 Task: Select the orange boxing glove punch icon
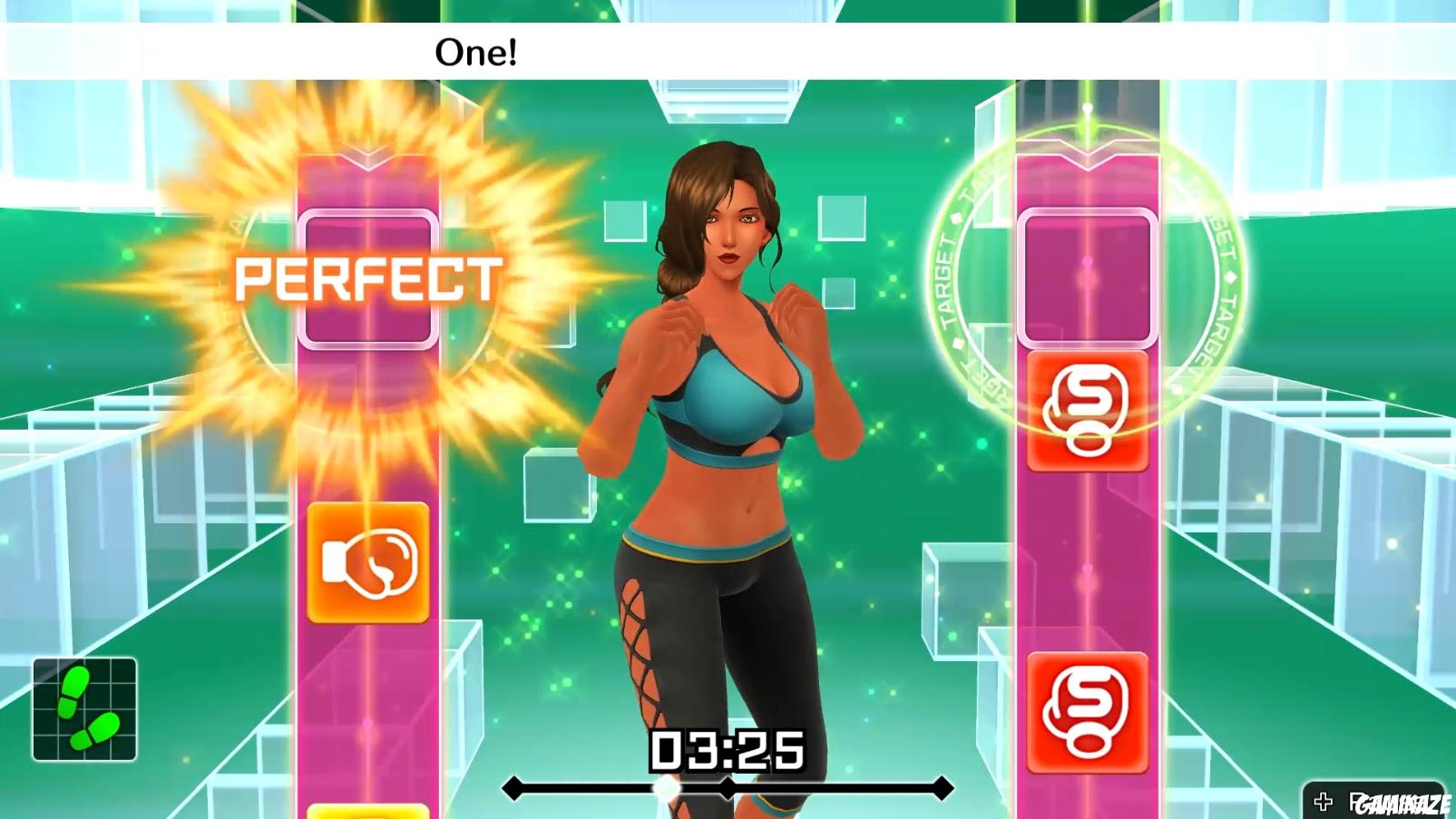367,561
